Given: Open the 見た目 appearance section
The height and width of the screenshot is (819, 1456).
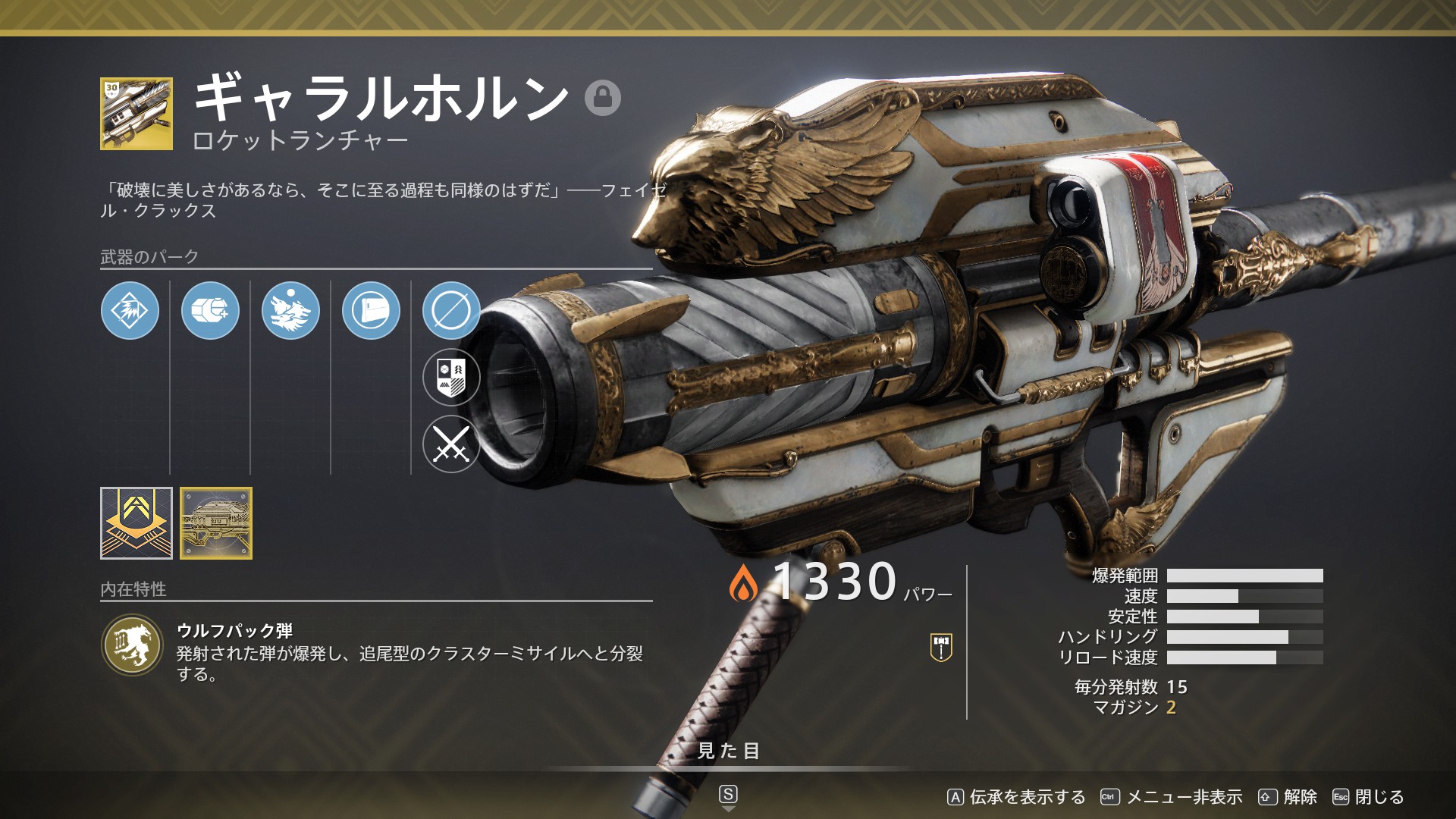Looking at the screenshot, I should click(728, 751).
